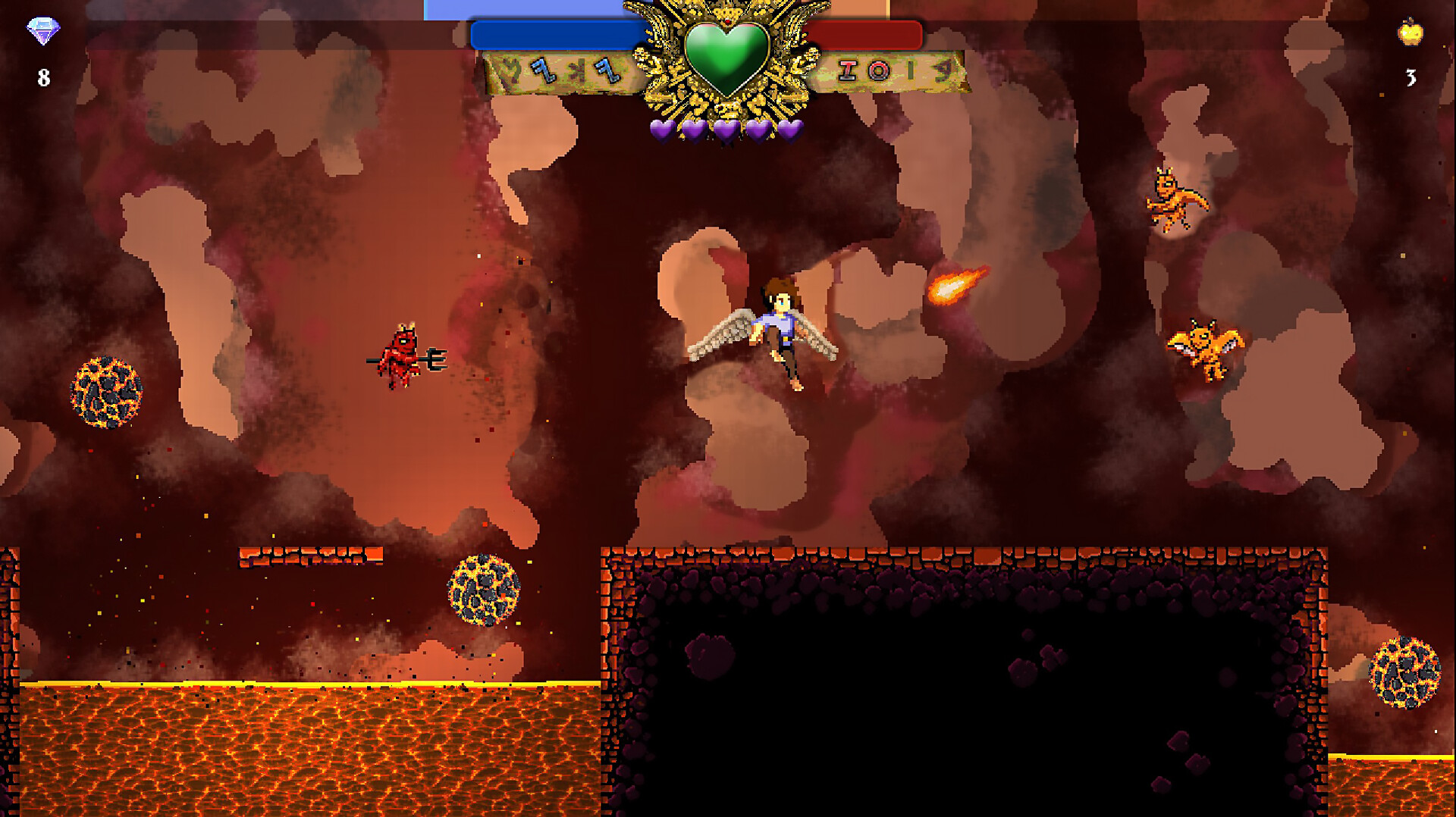Click the leftmost purple heart
The image size is (1456, 817).
click(x=662, y=129)
